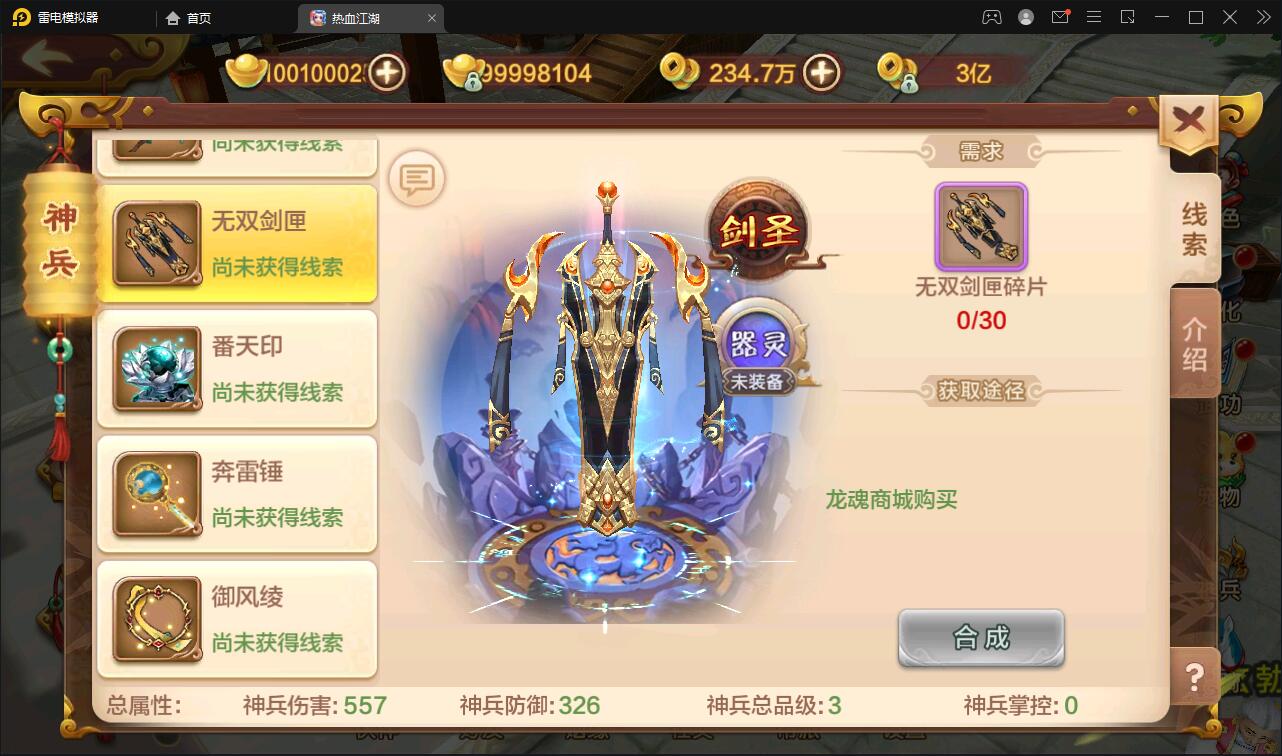This screenshot has height=756, width=1282.
Task: Open the mail icon with red notification
Action: (x=1060, y=17)
